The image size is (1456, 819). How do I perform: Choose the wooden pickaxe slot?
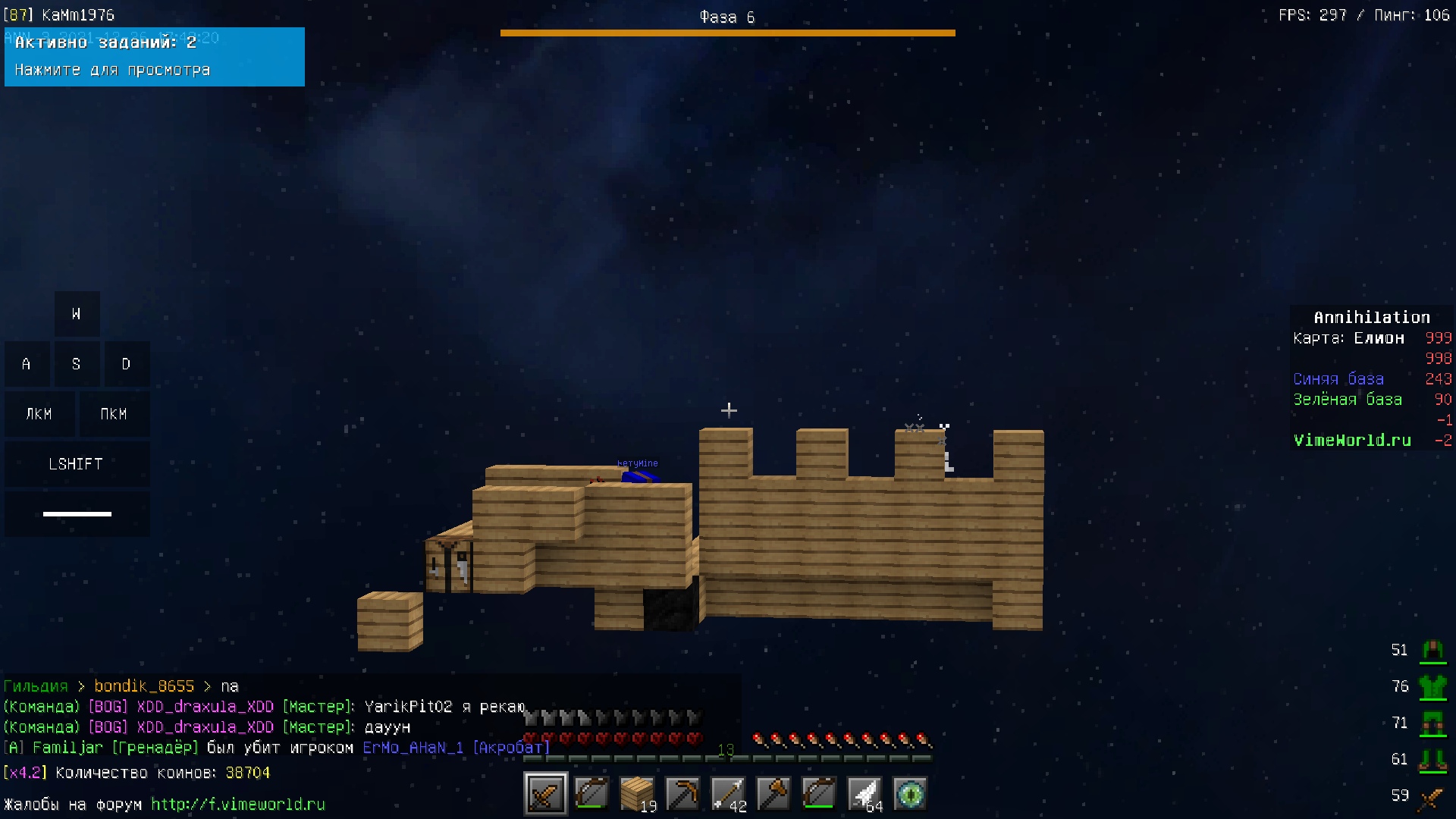pos(682,794)
